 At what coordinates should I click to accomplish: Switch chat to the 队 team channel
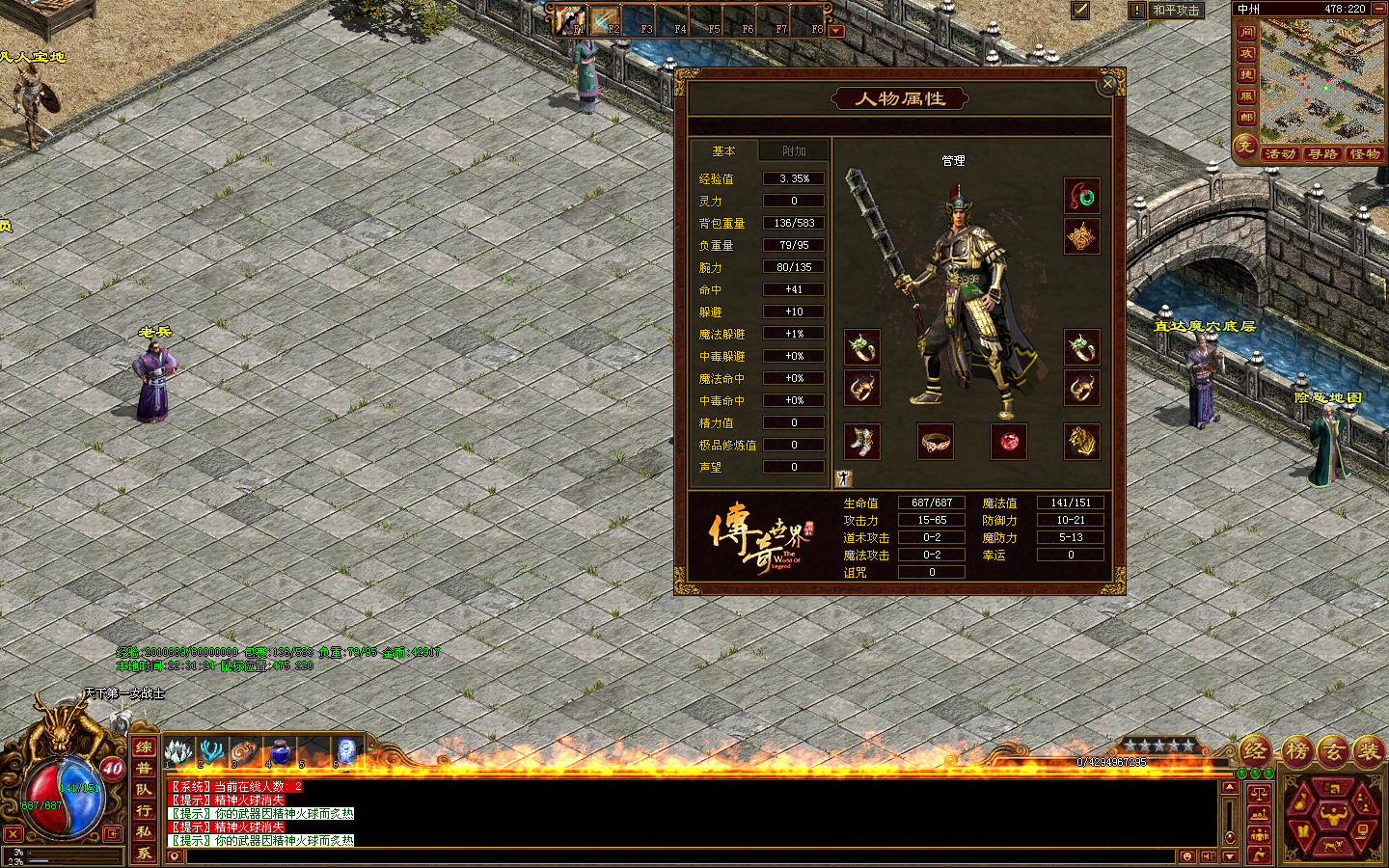[144, 789]
